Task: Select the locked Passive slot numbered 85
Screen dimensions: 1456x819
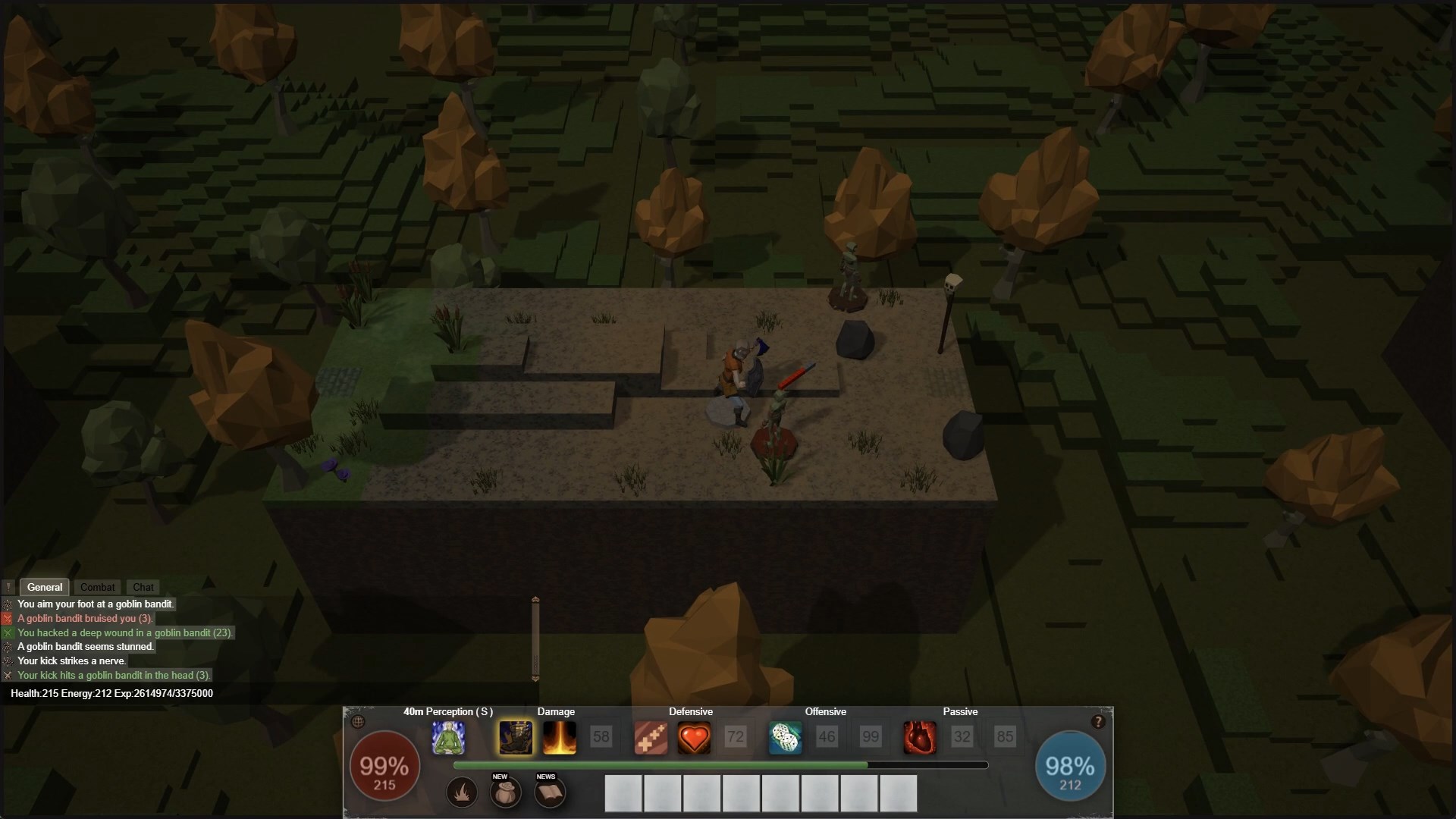Action: (1005, 737)
